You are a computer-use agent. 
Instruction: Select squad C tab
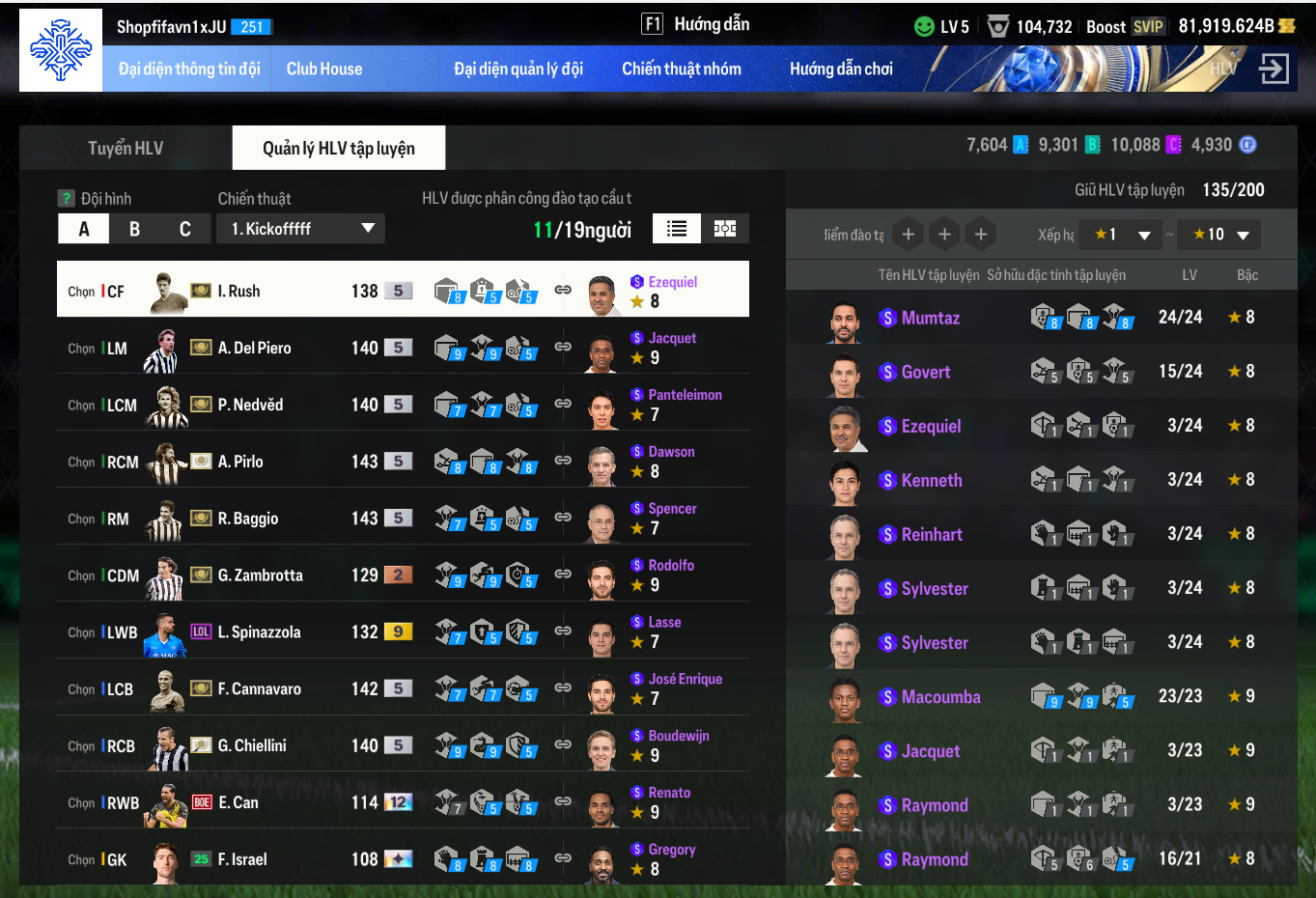[x=184, y=229]
